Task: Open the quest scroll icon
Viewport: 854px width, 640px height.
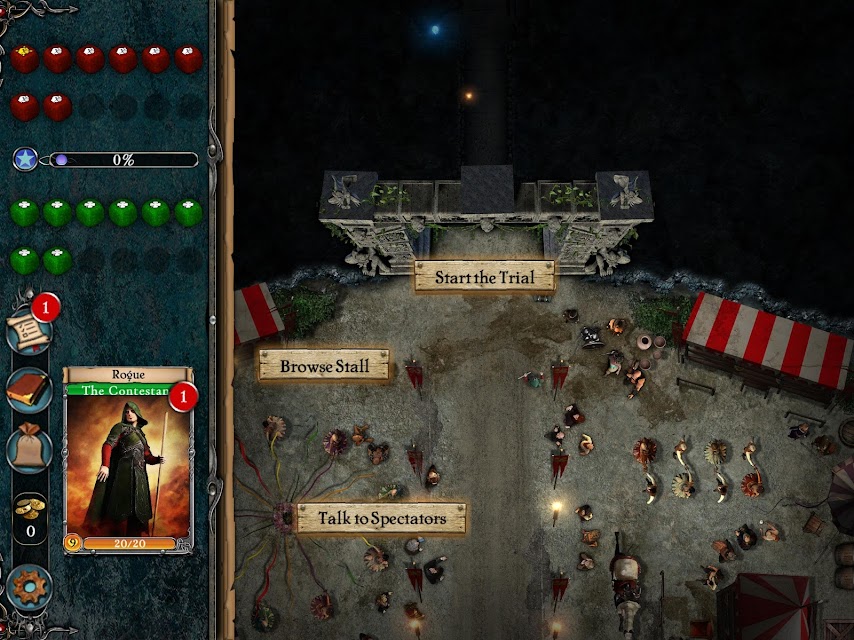Action: tap(27, 331)
